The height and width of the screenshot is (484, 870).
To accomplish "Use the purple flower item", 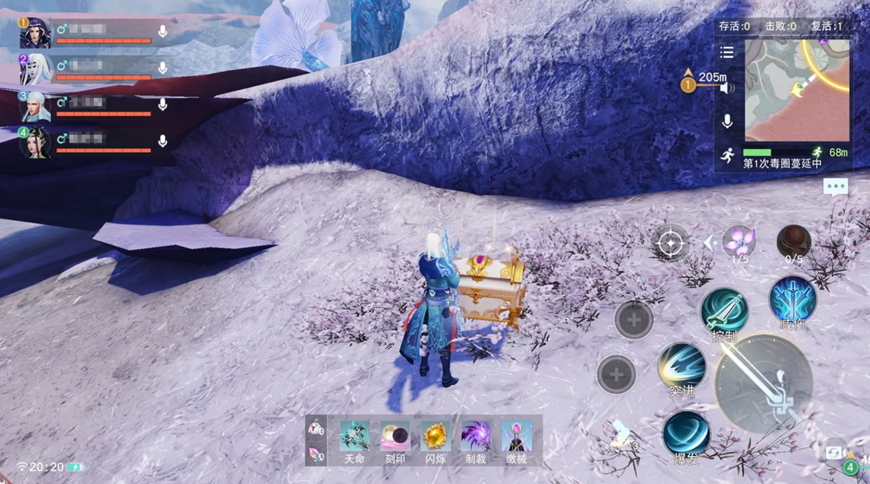I will coord(739,241).
